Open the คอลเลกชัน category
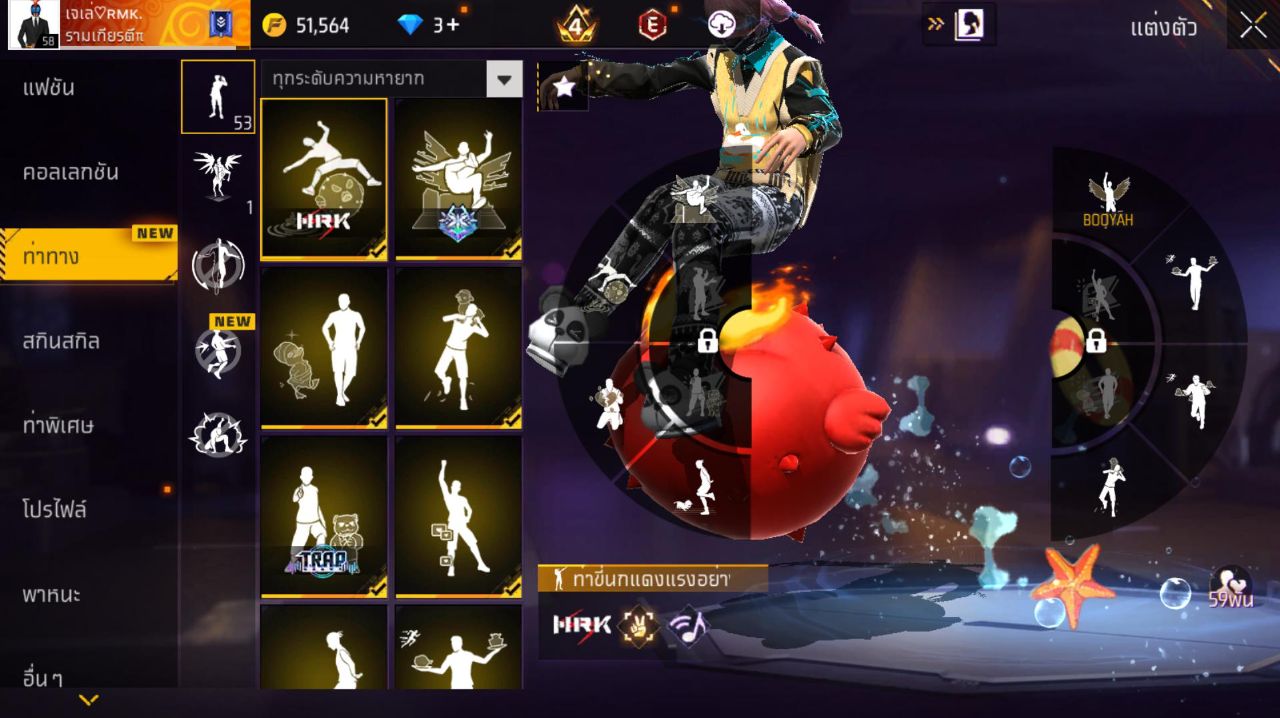This screenshot has height=718, width=1280. (x=71, y=172)
